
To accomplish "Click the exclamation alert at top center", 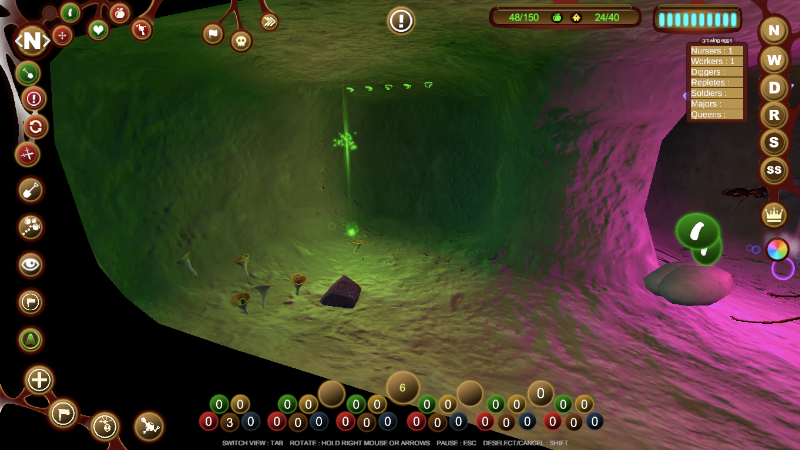I will click(401, 20).
